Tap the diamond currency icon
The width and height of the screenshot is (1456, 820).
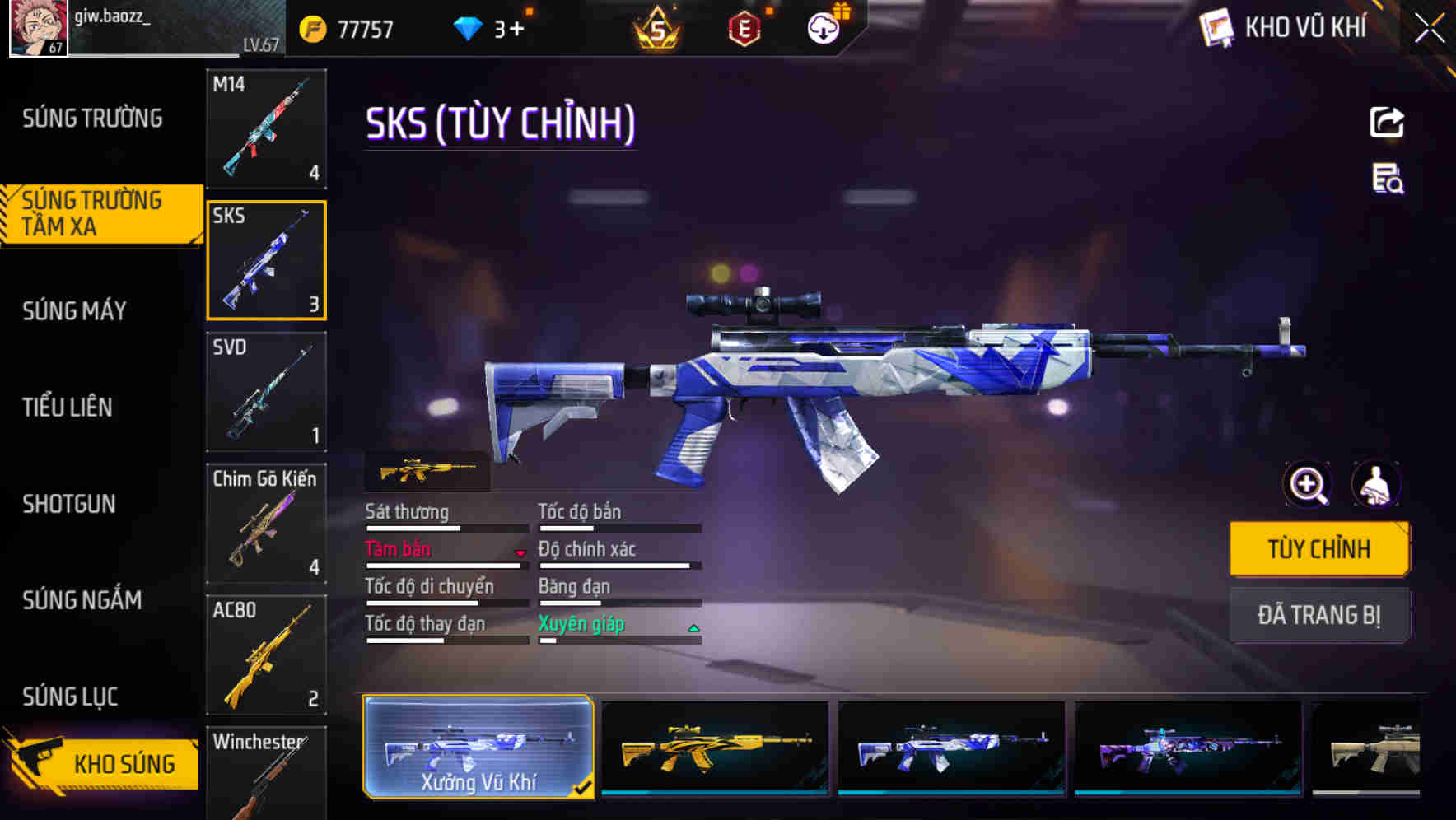tap(468, 27)
